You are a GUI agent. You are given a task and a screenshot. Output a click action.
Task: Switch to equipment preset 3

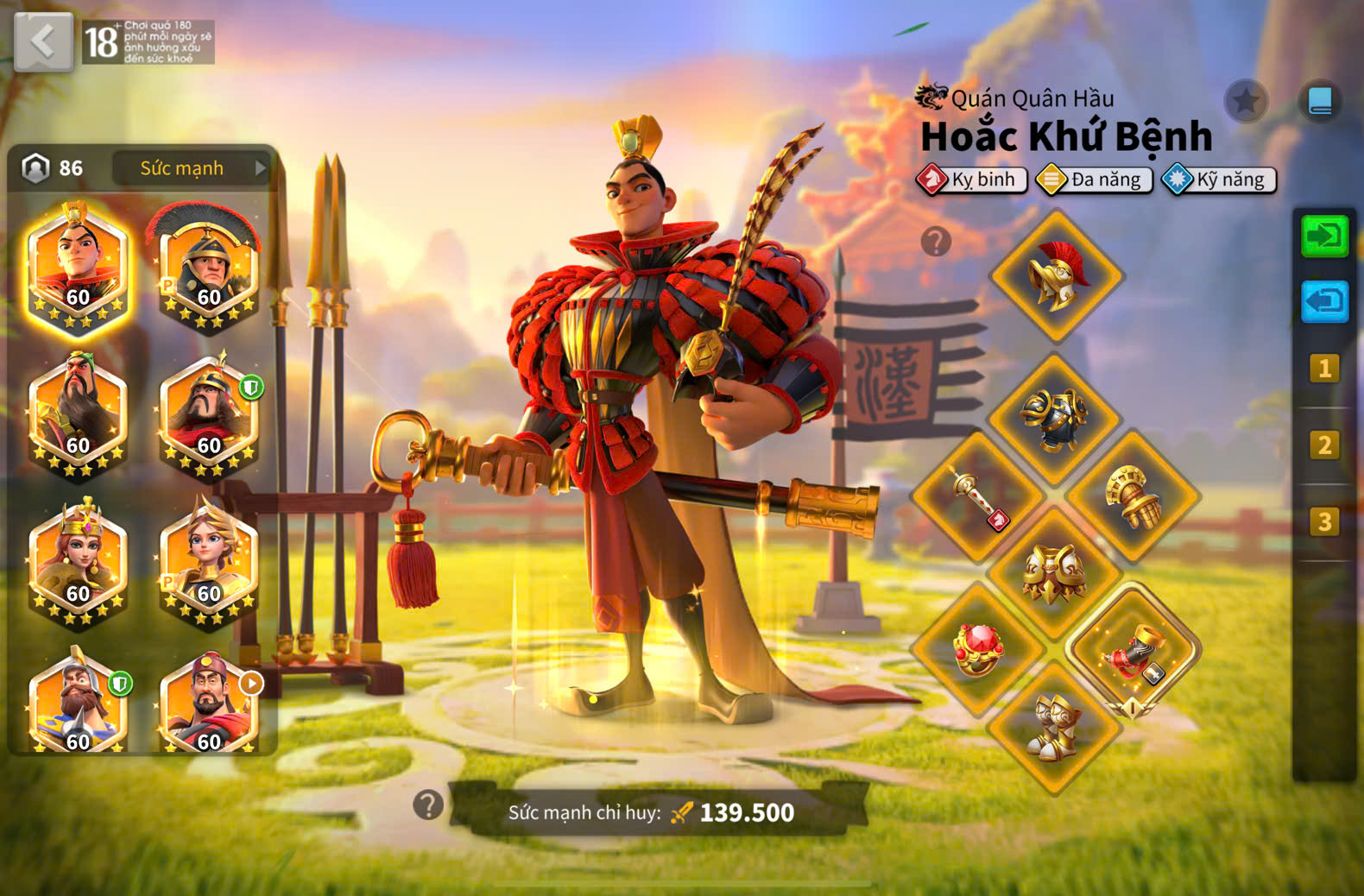pos(1324,521)
